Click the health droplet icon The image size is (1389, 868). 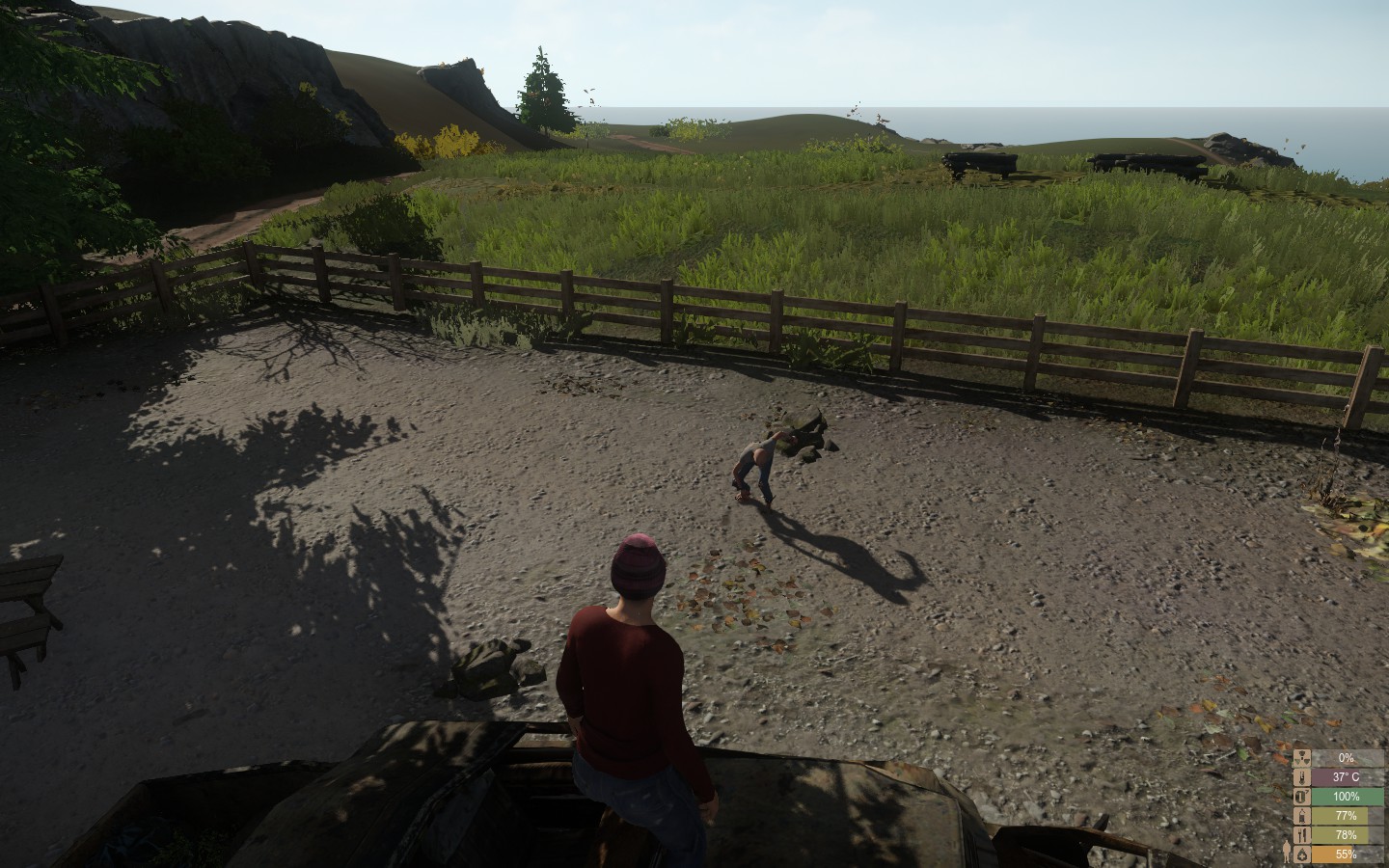(1302, 854)
